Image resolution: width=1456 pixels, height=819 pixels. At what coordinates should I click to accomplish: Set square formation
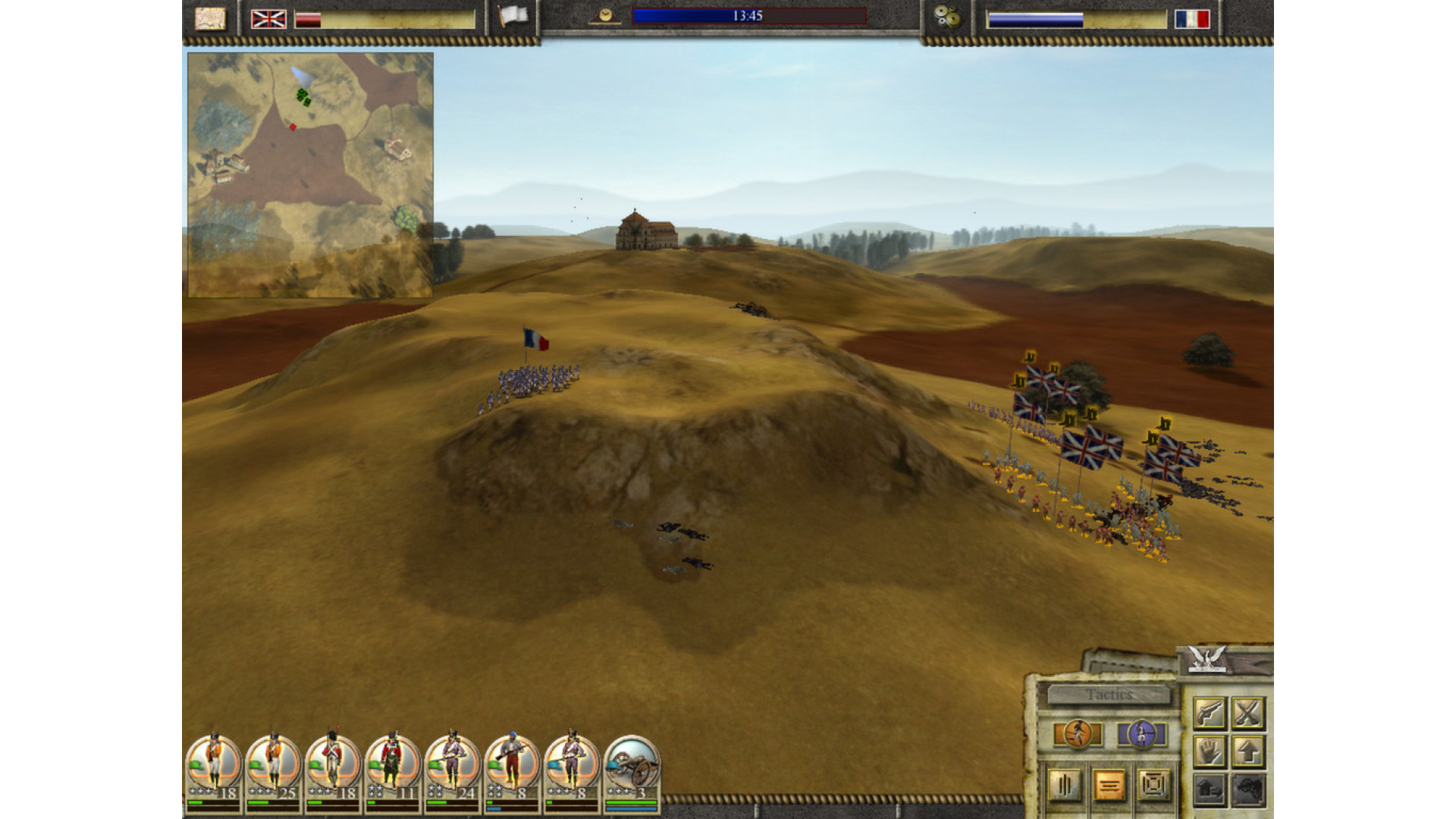pyautogui.click(x=1153, y=786)
